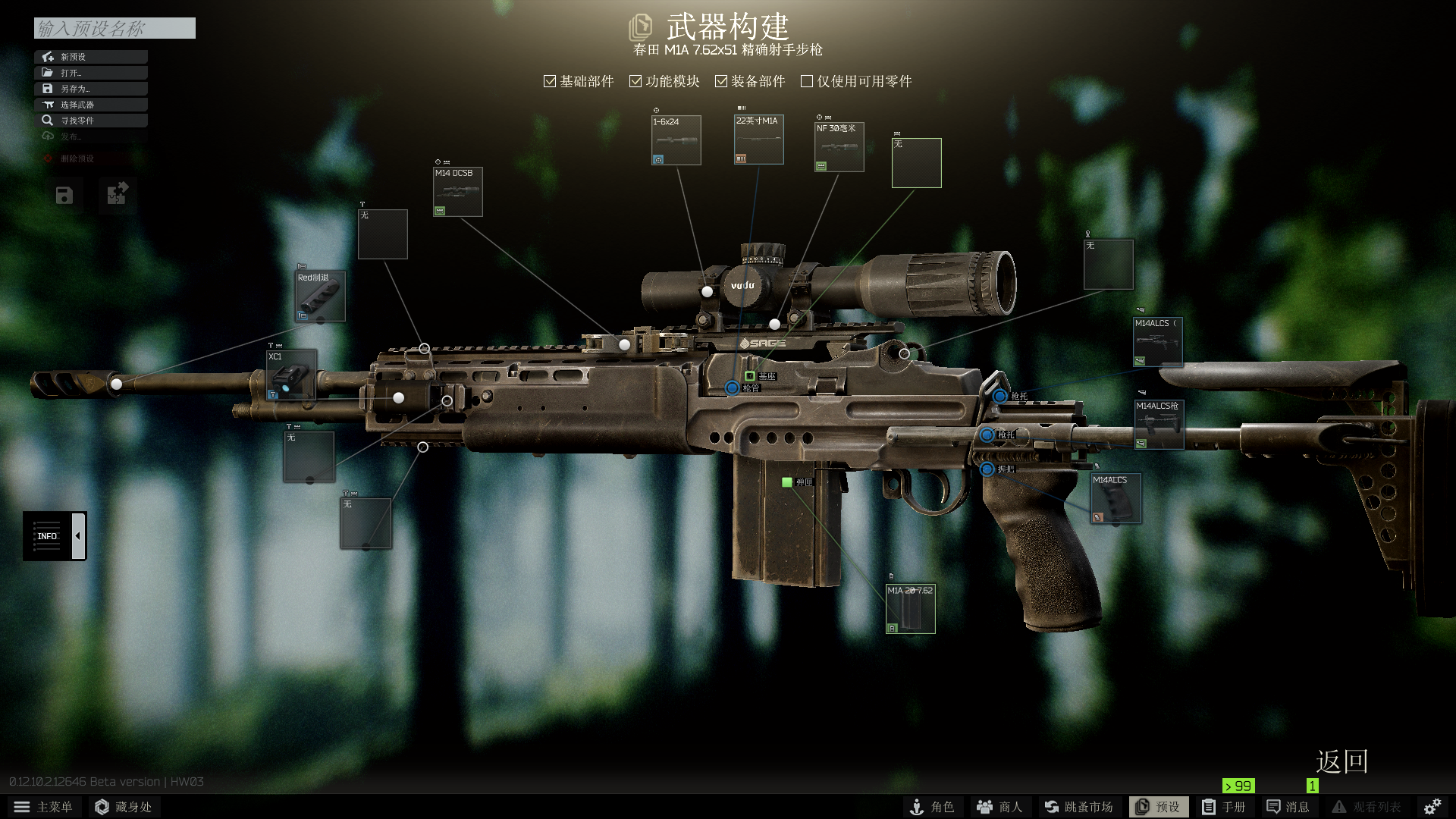Open the Flea Market (跳蚤市场) tab
The image size is (1456, 819).
click(x=1078, y=807)
